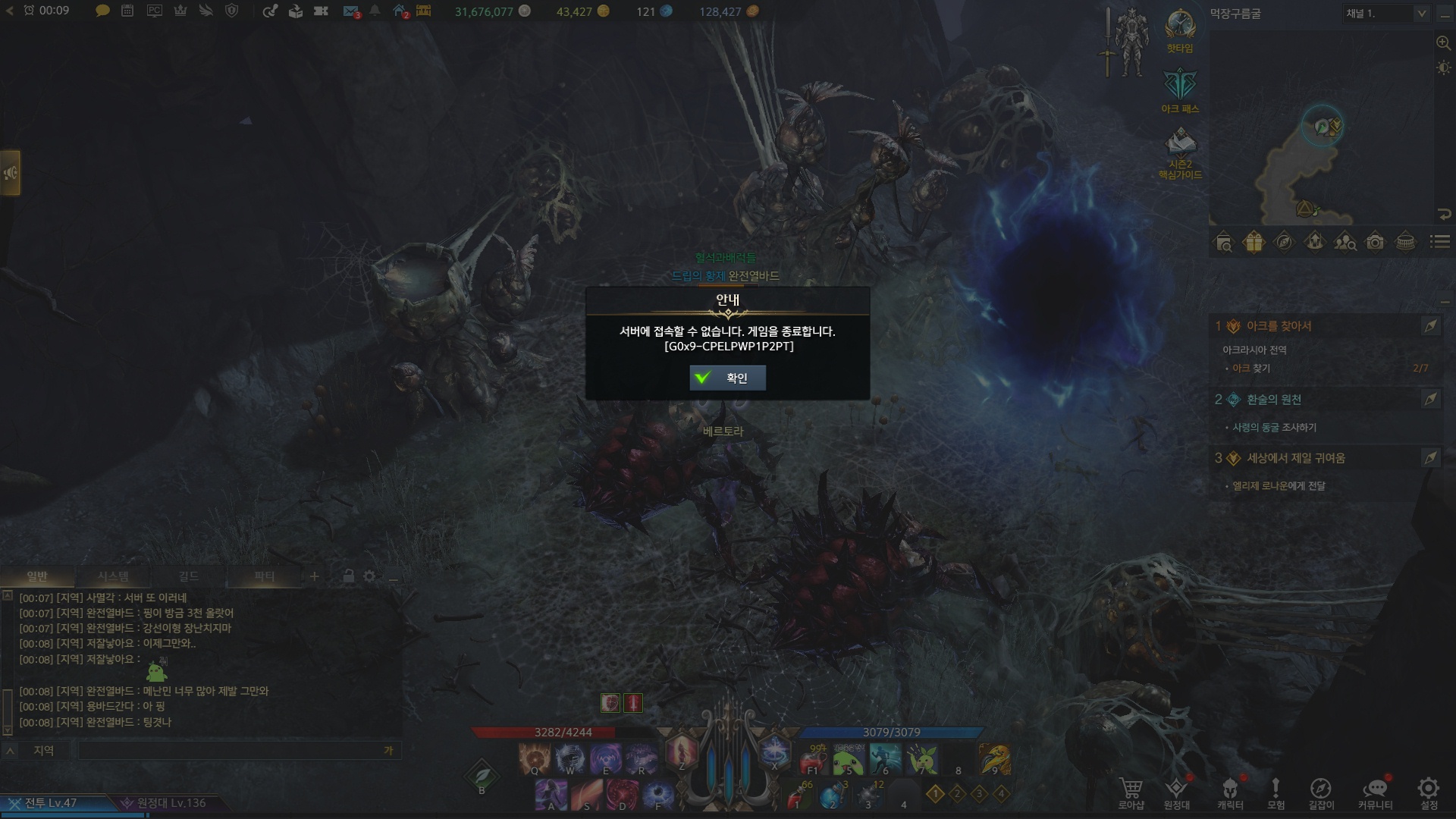Open the 채널 1 channel dropdown
The width and height of the screenshot is (1456, 819).
click(1386, 14)
